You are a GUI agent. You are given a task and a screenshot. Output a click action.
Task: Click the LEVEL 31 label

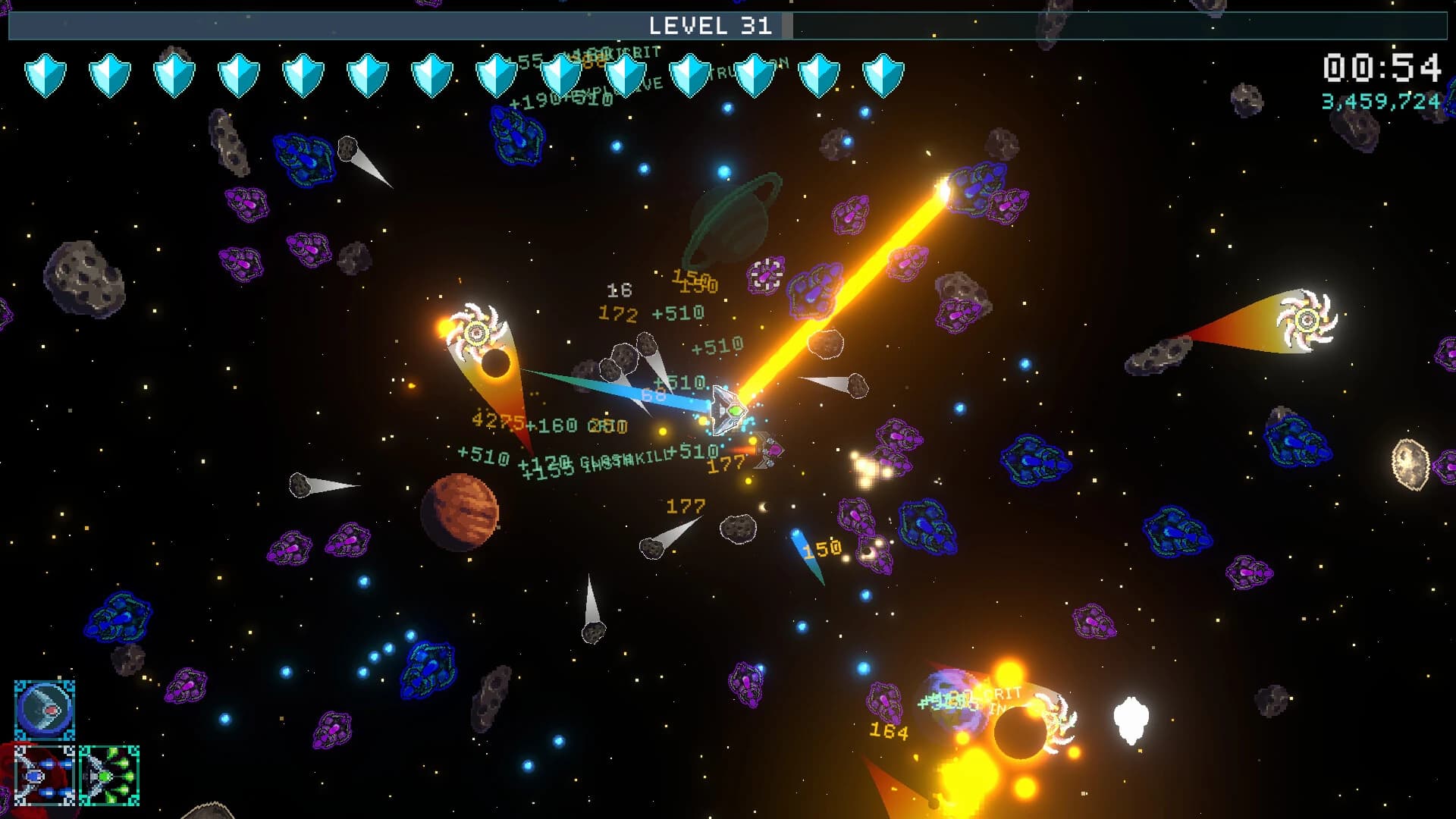click(713, 25)
